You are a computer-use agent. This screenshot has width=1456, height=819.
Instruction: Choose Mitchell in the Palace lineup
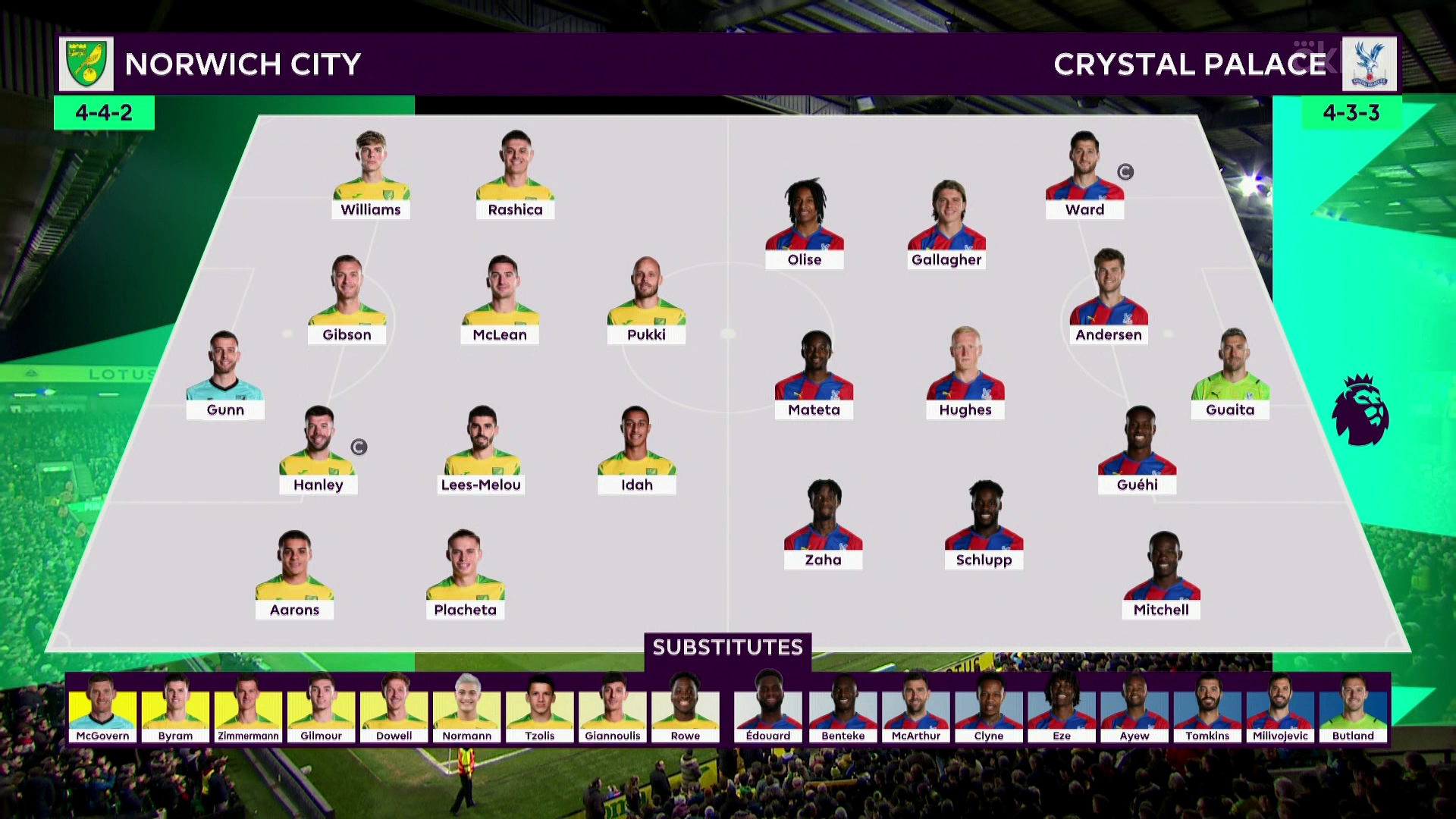tap(1161, 576)
